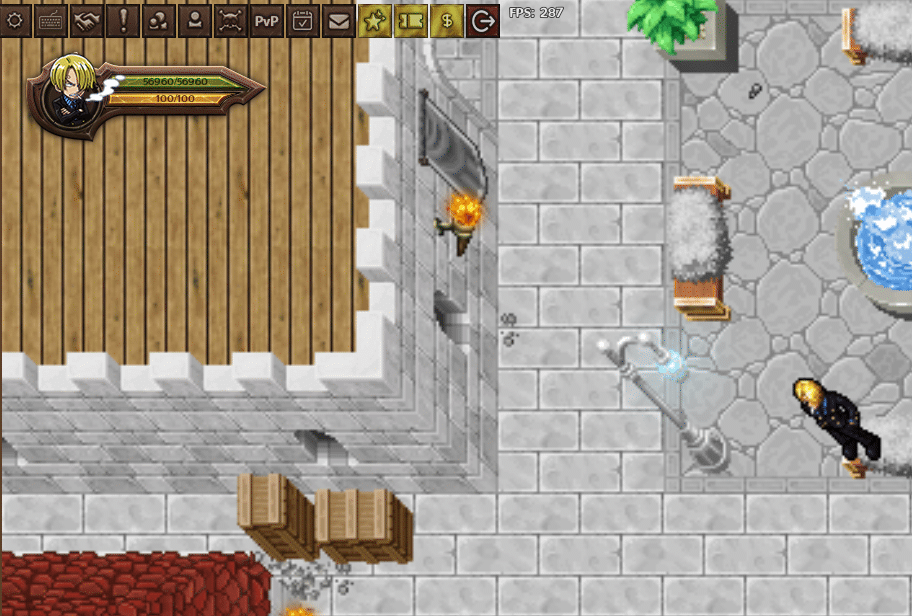This screenshot has height=616, width=912.
Task: Open the PvP menu
Action: pyautogui.click(x=267, y=20)
